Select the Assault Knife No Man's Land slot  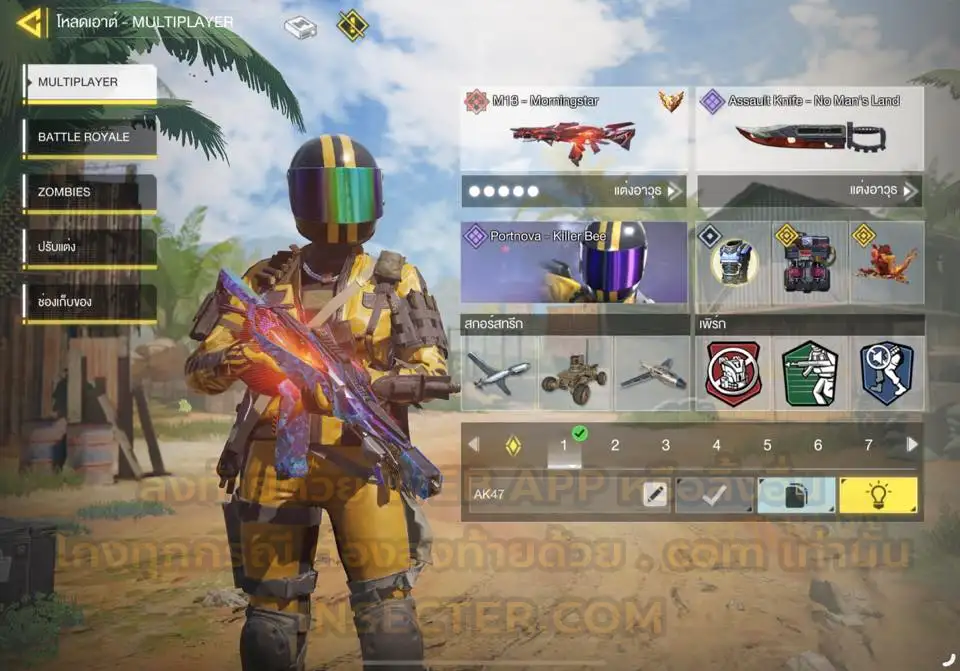point(809,130)
